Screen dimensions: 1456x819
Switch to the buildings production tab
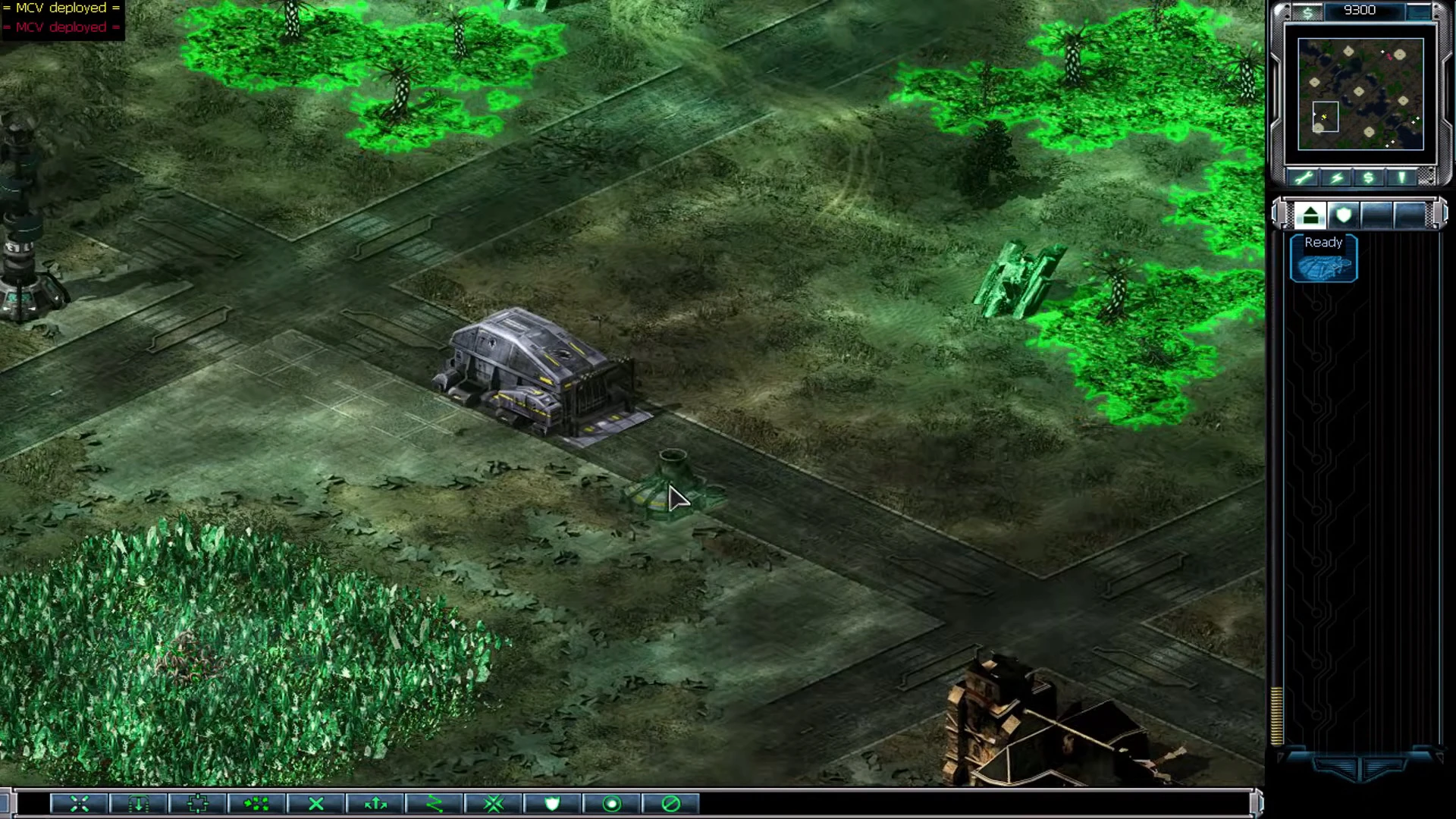point(1311,215)
